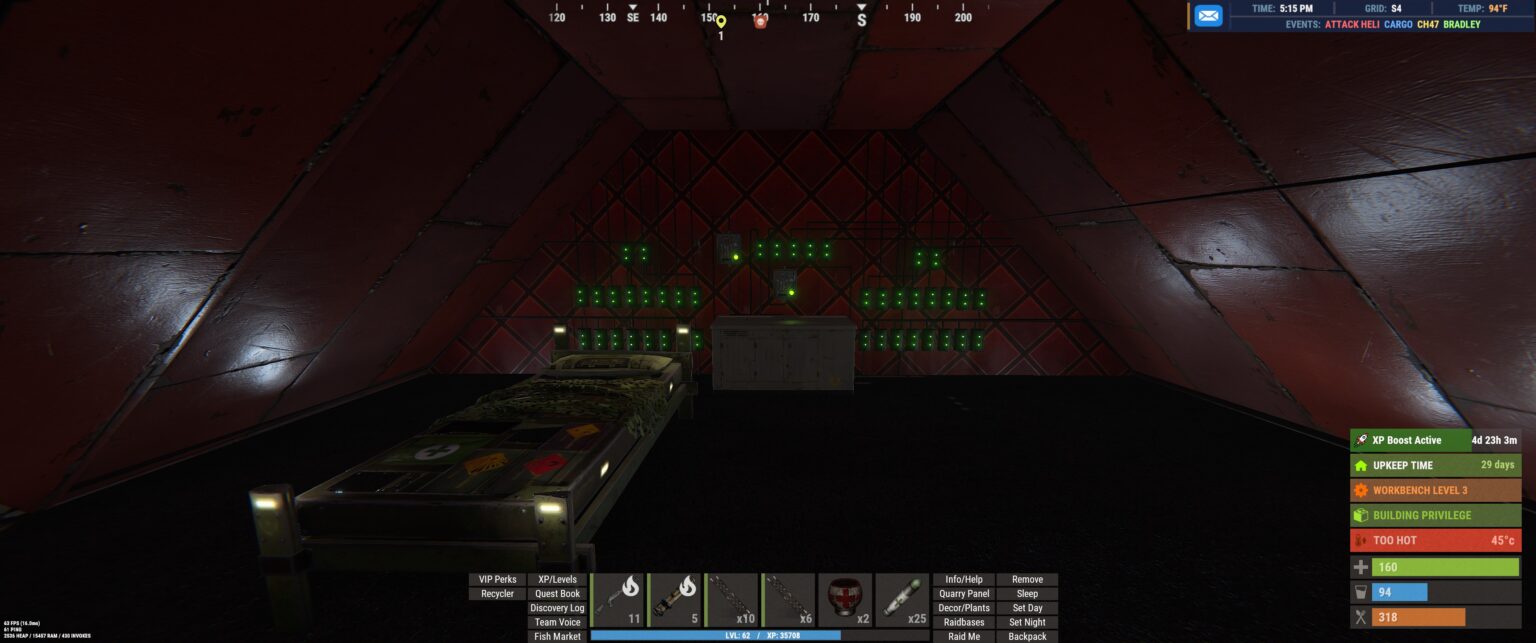This screenshot has width=1536, height=643.
Task: Select the hotbar slot with 25 syringes
Action: (x=902, y=600)
